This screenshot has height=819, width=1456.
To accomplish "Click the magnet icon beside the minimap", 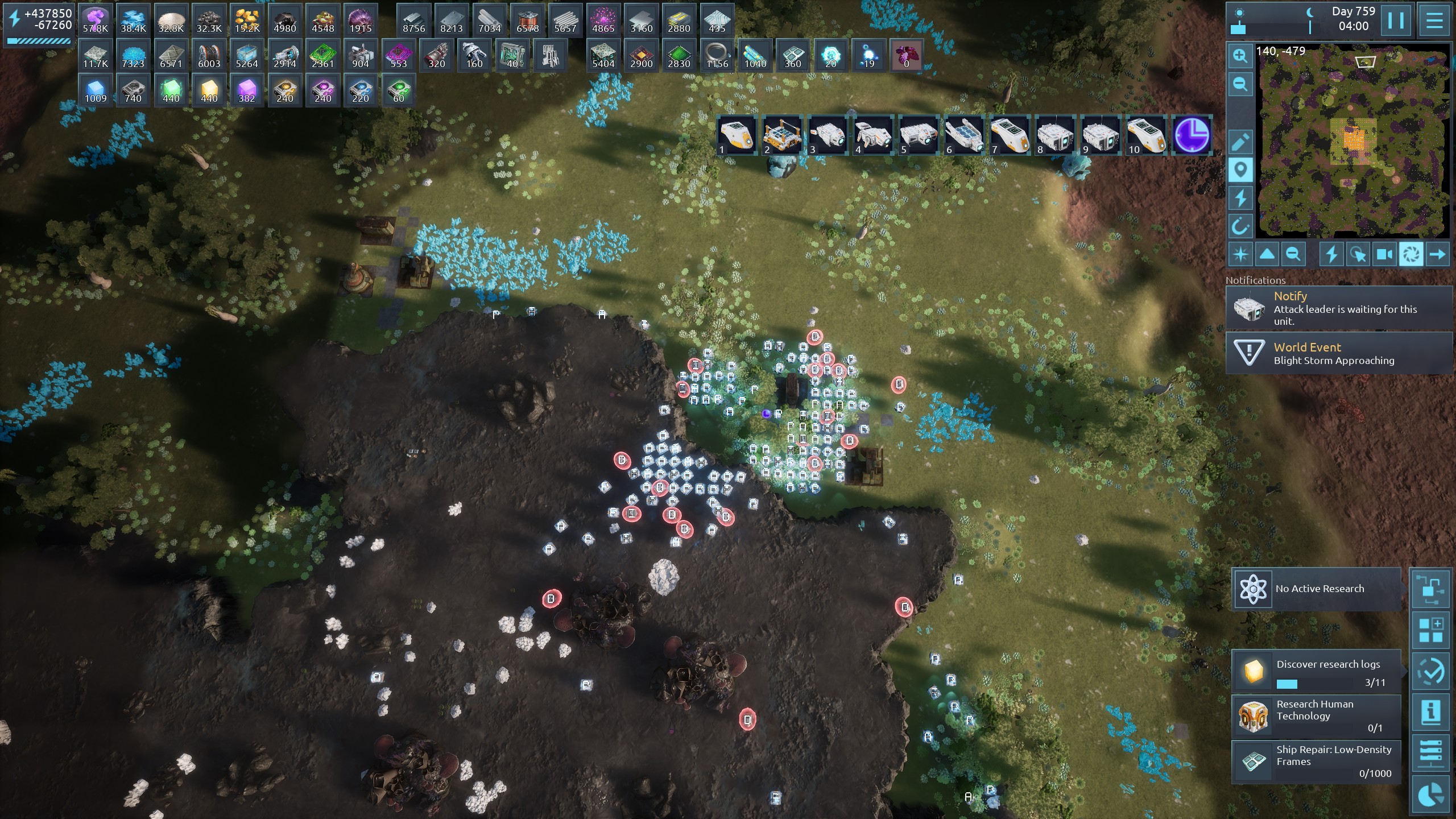I will pyautogui.click(x=1240, y=226).
